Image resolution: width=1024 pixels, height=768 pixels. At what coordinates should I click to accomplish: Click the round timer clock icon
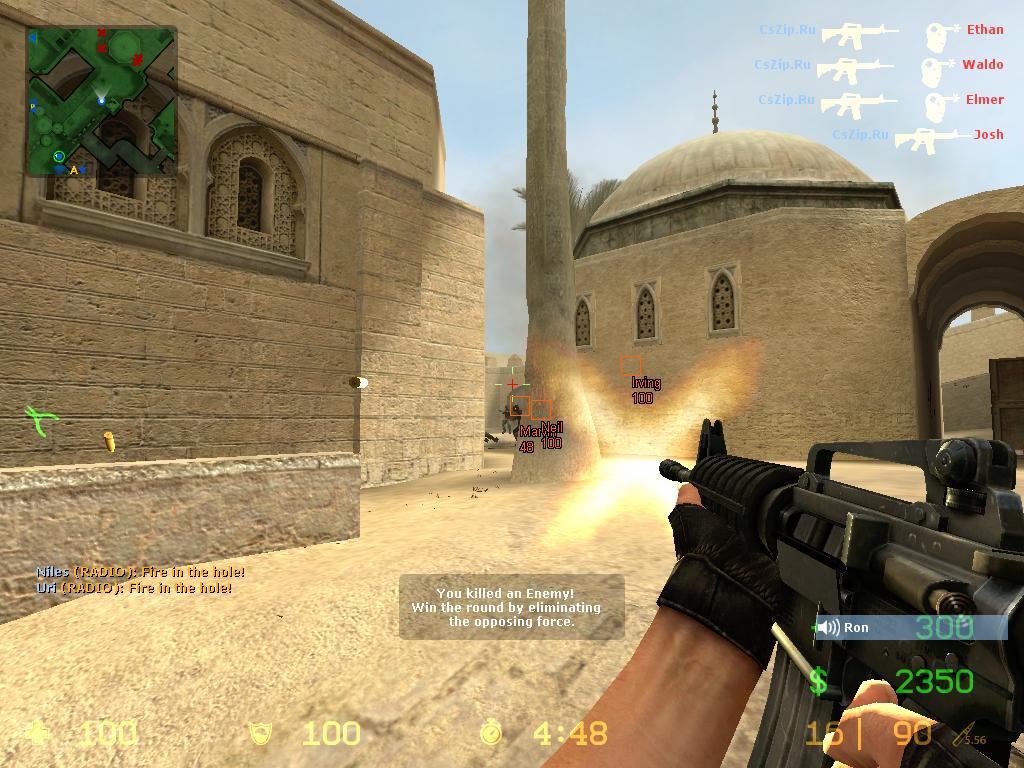tap(491, 734)
